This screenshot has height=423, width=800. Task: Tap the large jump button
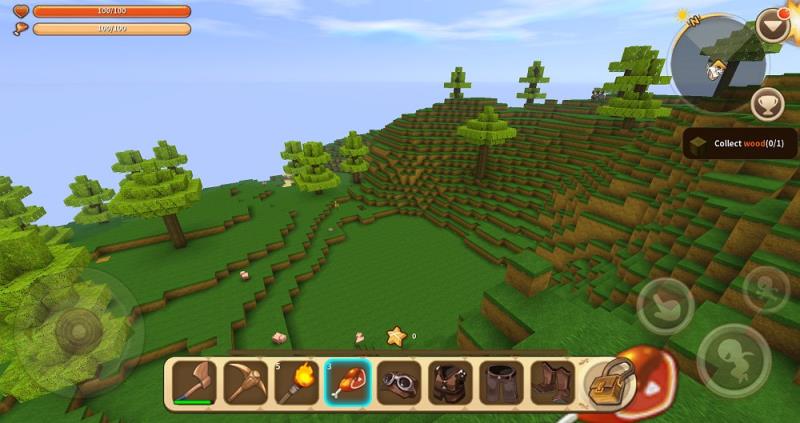pyautogui.click(x=733, y=359)
